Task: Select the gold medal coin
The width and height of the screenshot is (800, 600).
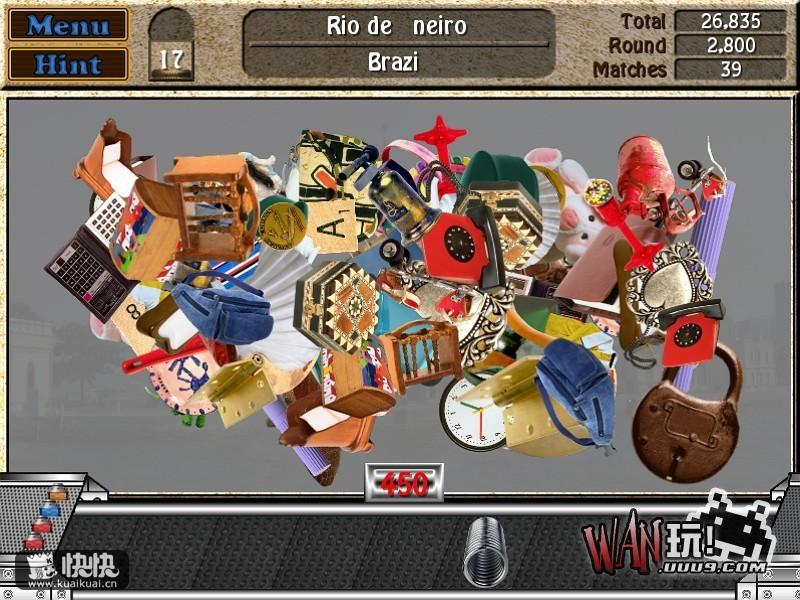Action: tap(282, 222)
